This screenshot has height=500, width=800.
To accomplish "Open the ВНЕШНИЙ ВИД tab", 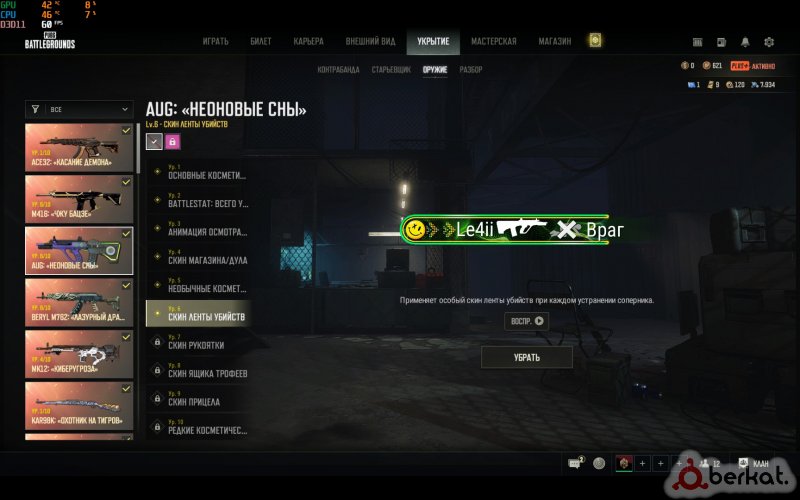I will click(370, 41).
